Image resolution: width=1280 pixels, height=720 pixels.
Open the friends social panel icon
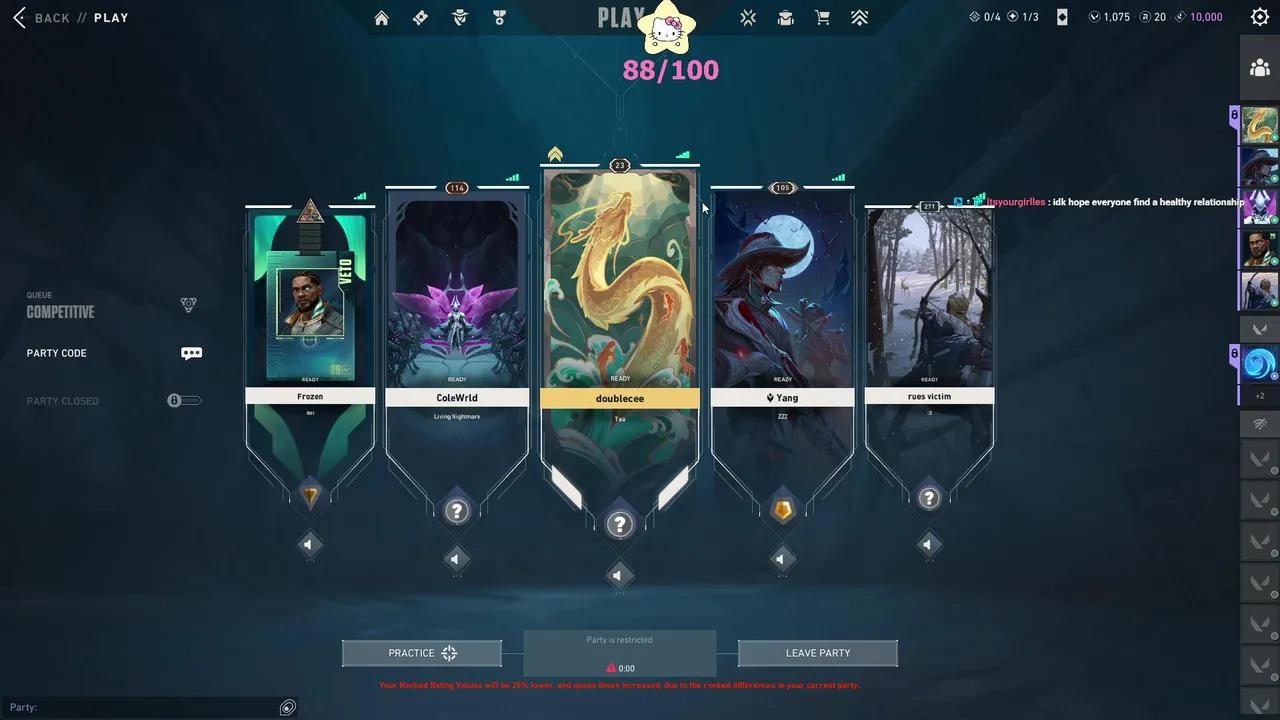click(1259, 67)
